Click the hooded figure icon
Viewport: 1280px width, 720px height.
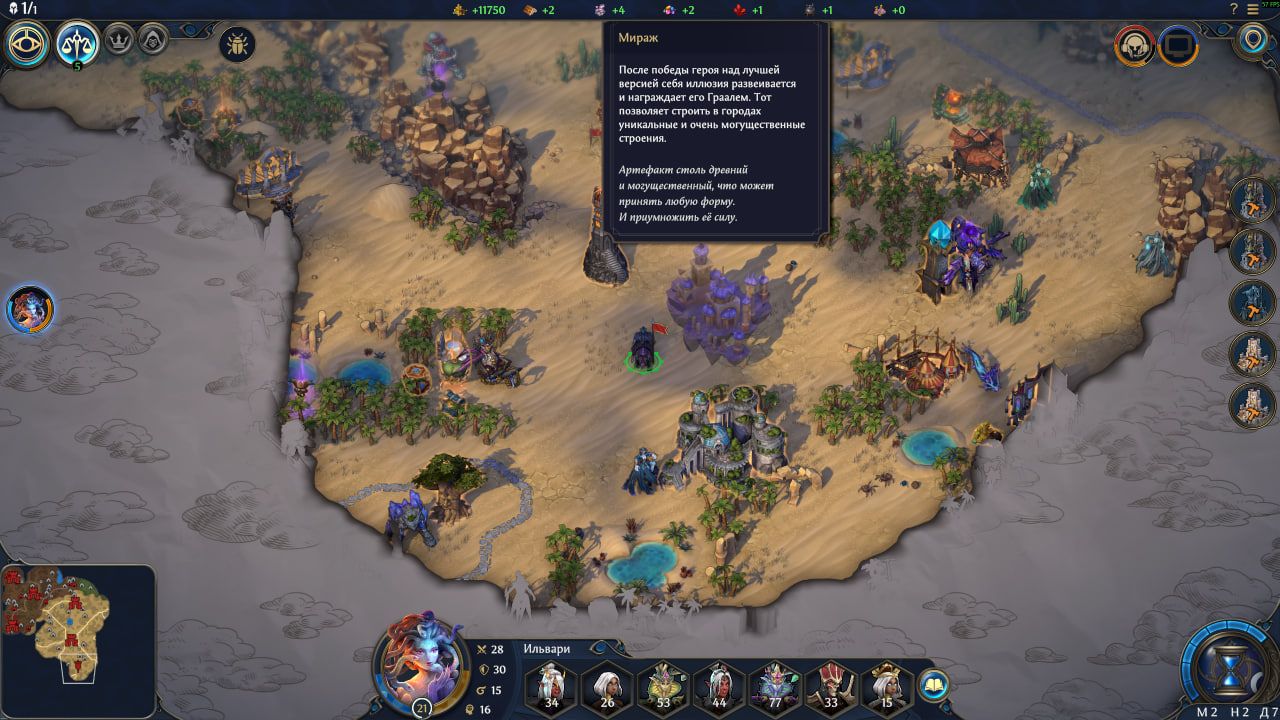[x=152, y=42]
